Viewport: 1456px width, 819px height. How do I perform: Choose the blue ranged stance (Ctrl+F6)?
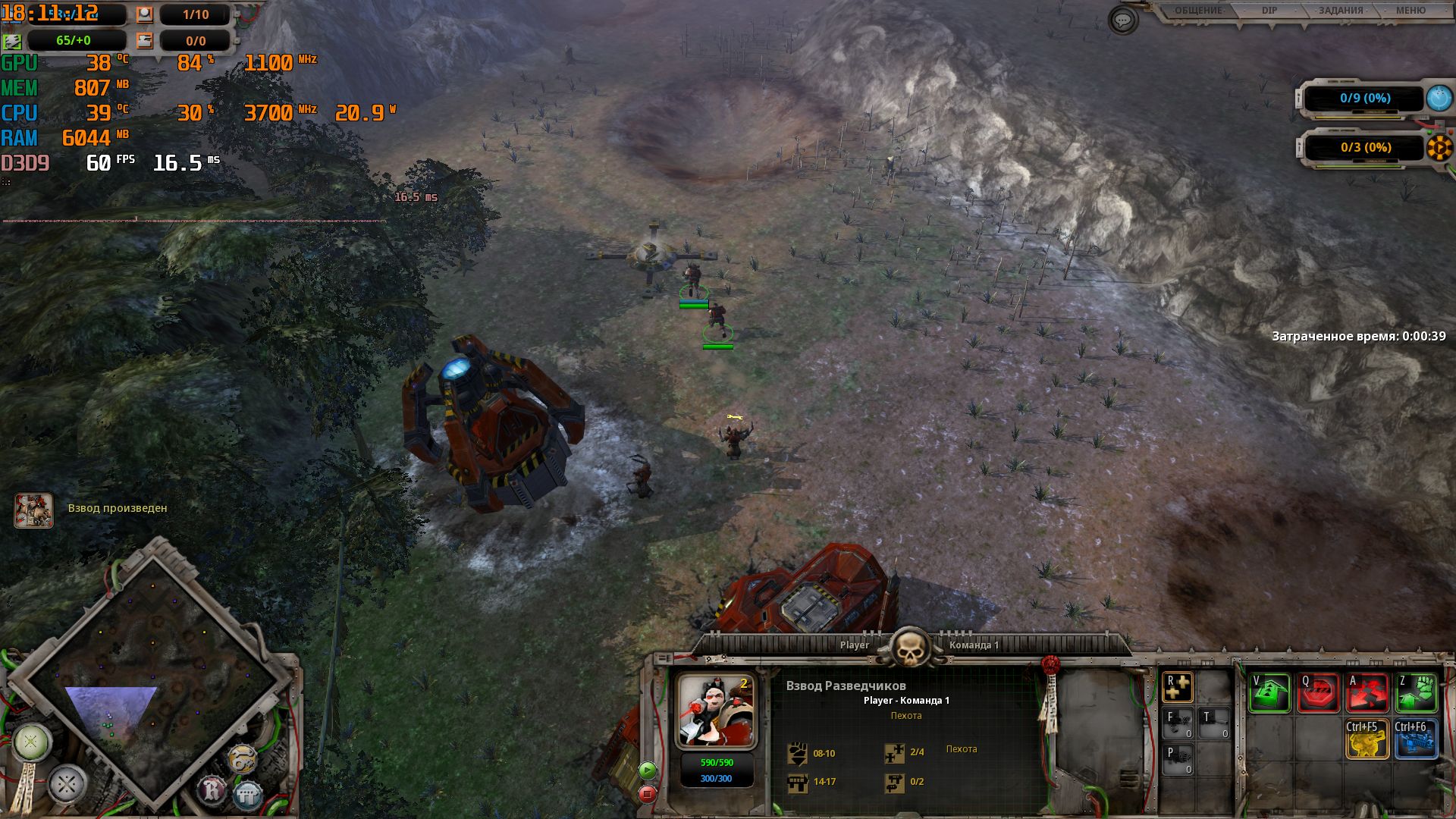(x=1416, y=739)
